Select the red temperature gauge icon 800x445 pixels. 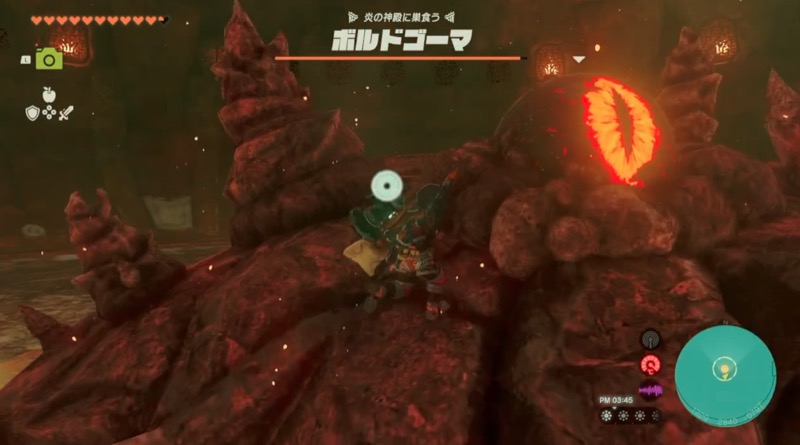point(651,364)
